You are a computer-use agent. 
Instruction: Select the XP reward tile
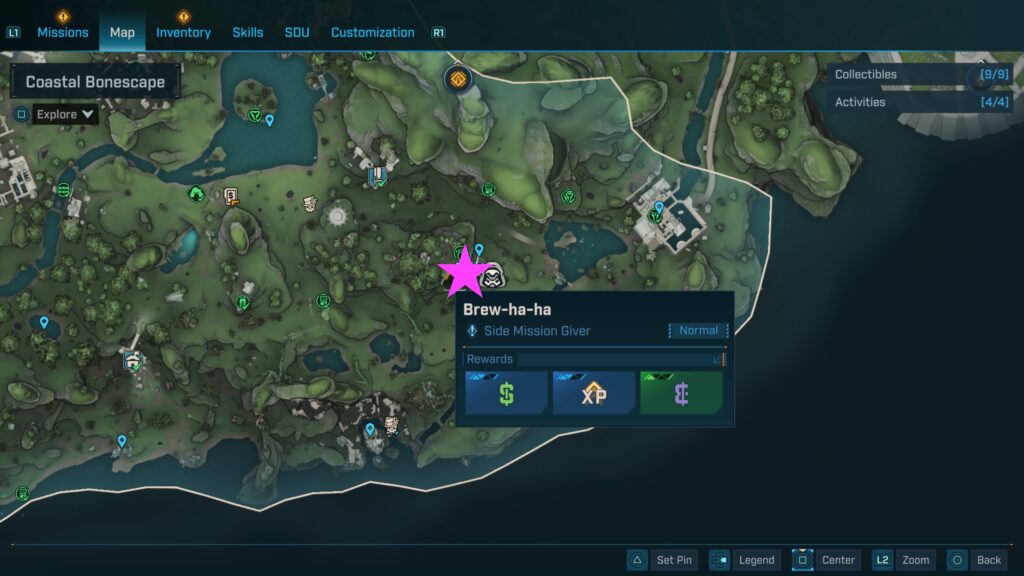coord(594,393)
